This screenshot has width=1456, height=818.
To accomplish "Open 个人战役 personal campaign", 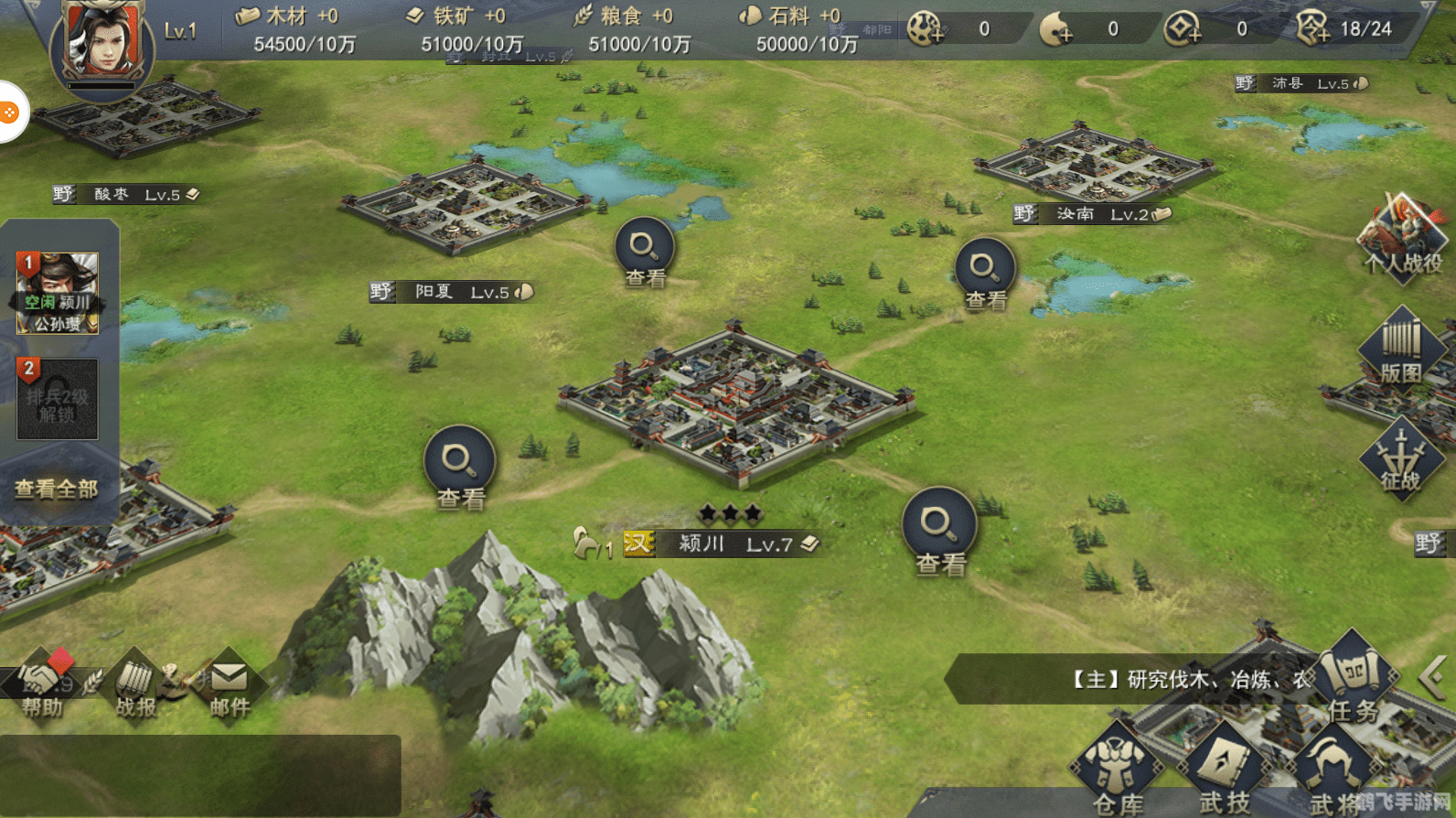I will coord(1403,238).
